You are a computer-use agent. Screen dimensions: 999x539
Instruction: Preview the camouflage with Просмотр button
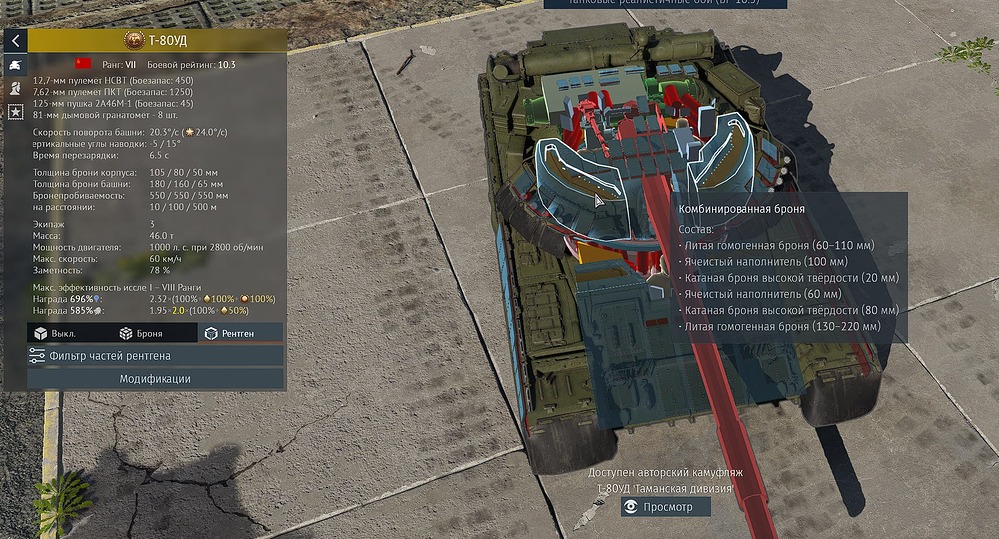[x=665, y=507]
